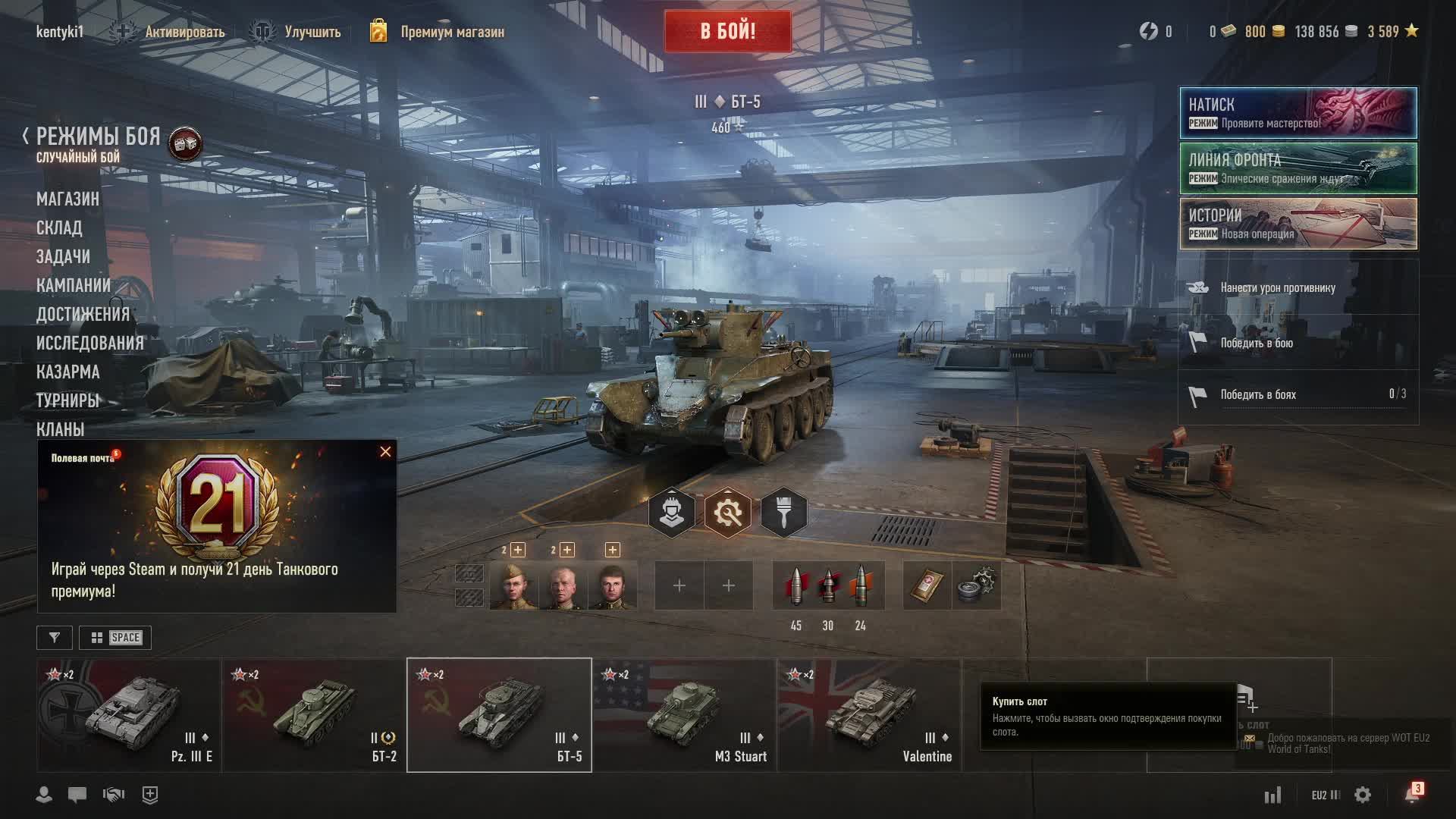Open the ИССЛЕДОВАНИЯ menu entry
The height and width of the screenshot is (819, 1456).
[x=89, y=343]
